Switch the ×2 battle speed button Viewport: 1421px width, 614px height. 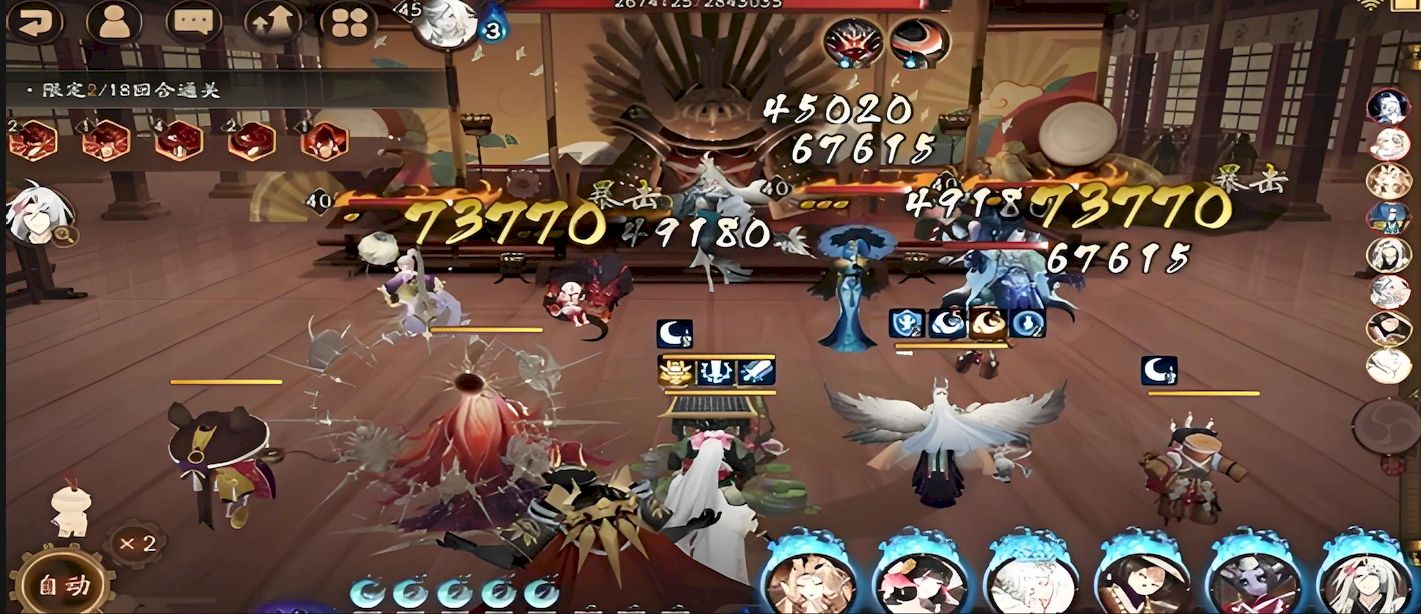(x=136, y=544)
